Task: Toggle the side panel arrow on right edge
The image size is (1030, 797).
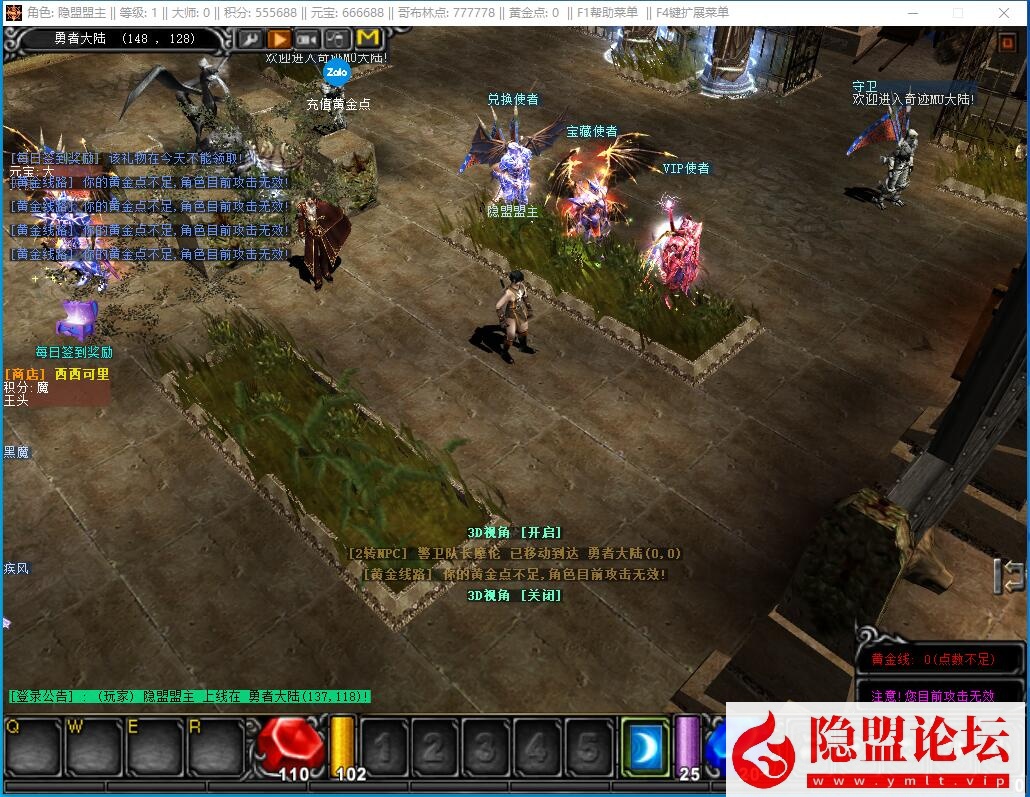Action: point(1011,575)
